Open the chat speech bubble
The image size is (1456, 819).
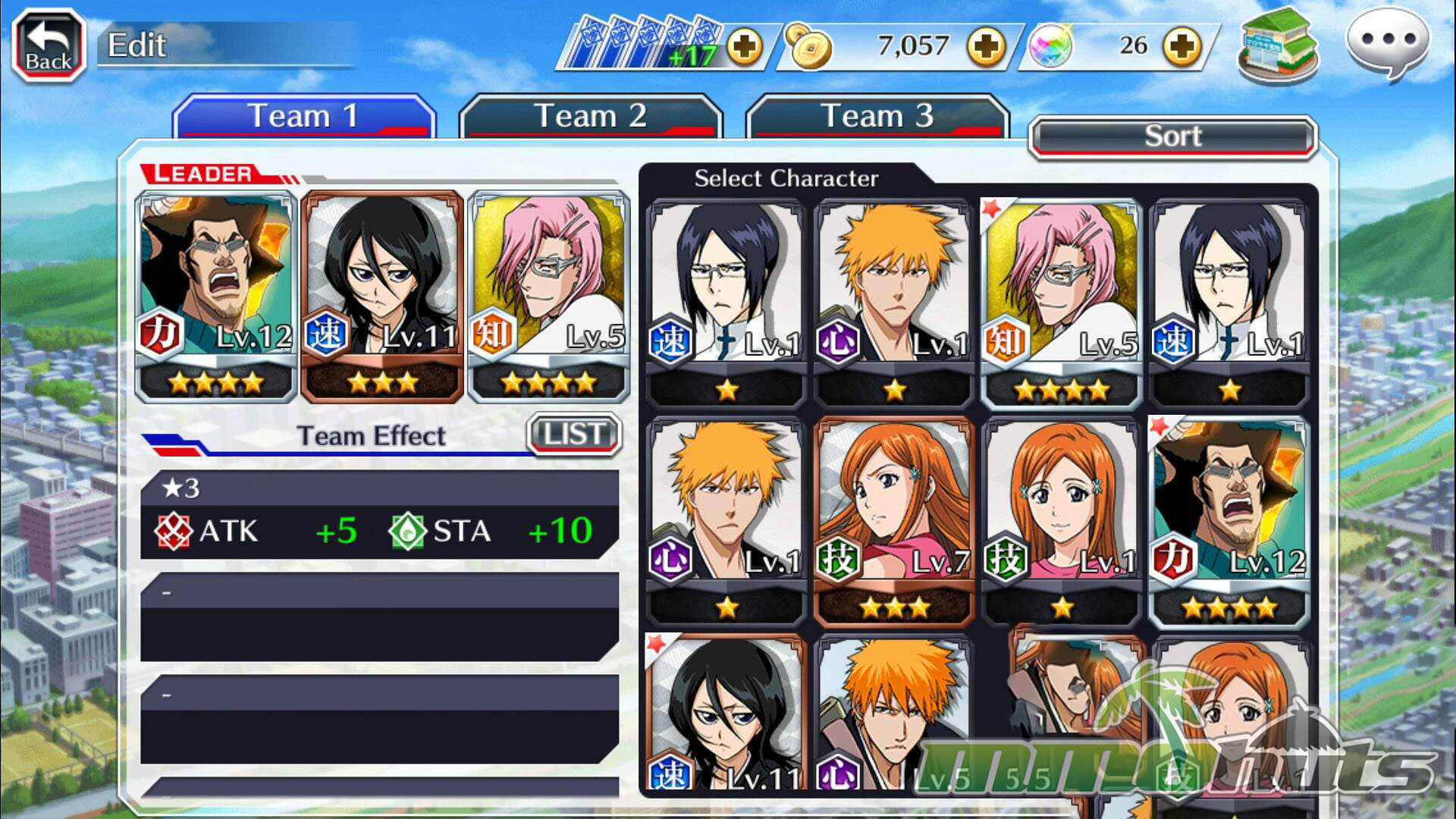1387,42
